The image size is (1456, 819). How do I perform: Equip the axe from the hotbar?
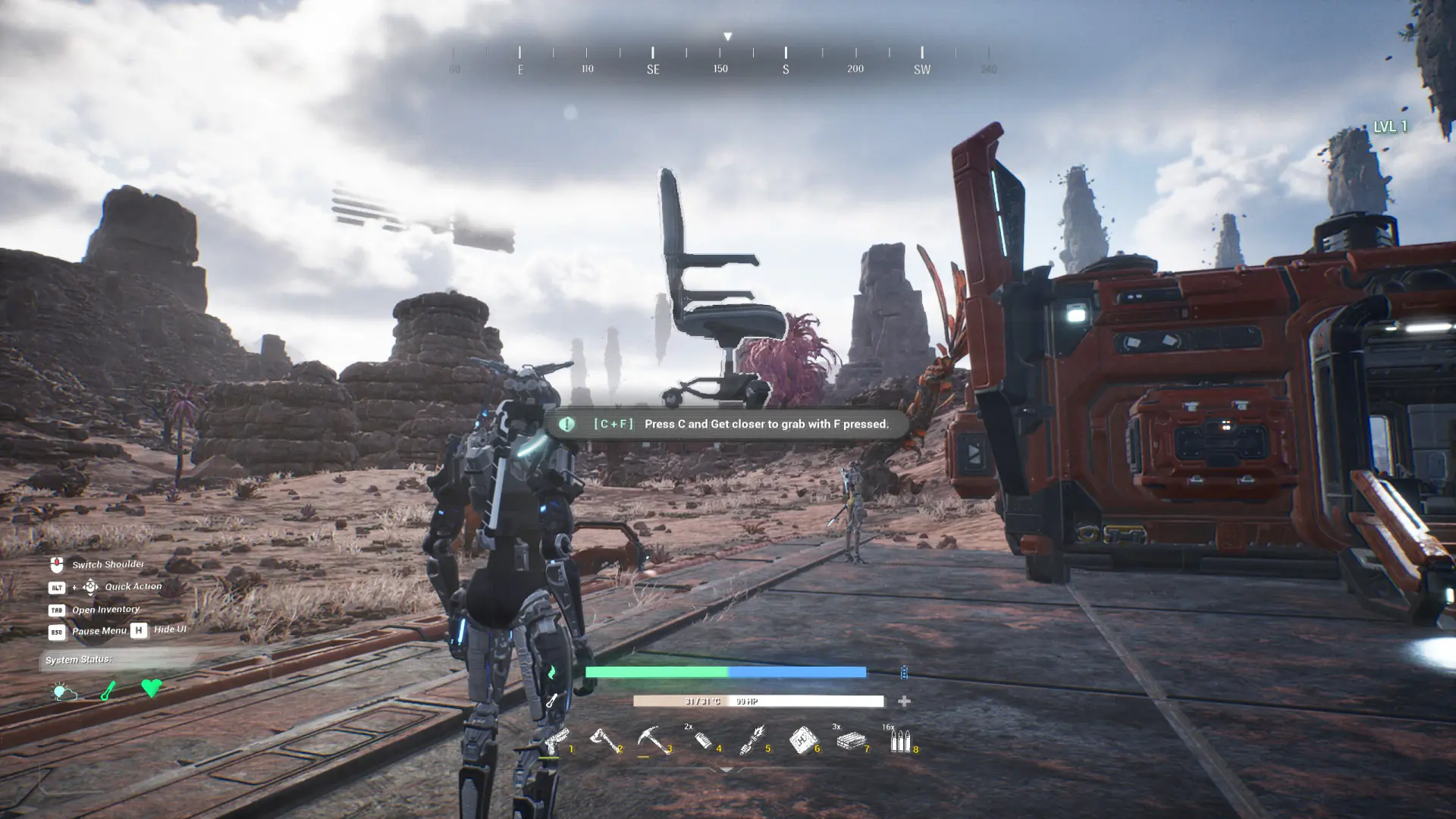tap(604, 739)
